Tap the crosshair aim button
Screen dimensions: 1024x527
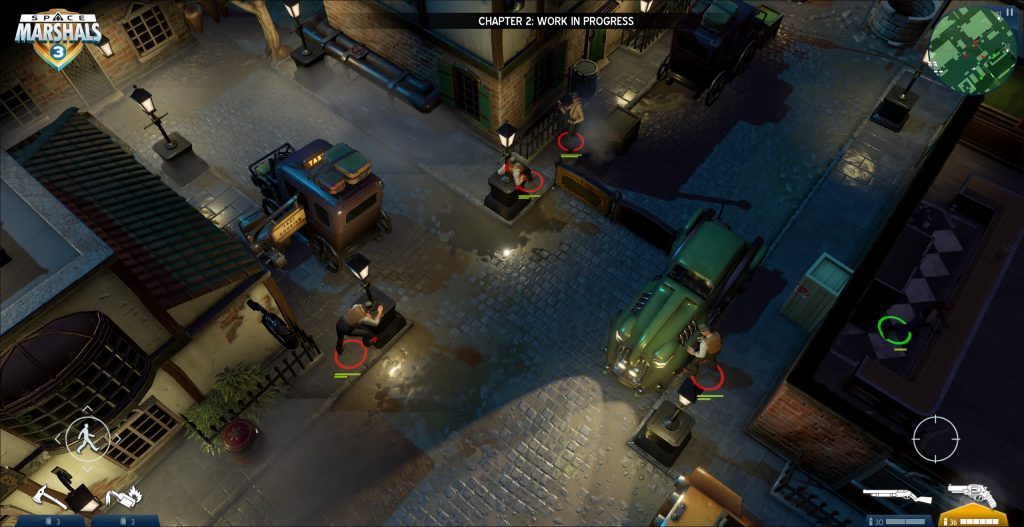[935, 438]
